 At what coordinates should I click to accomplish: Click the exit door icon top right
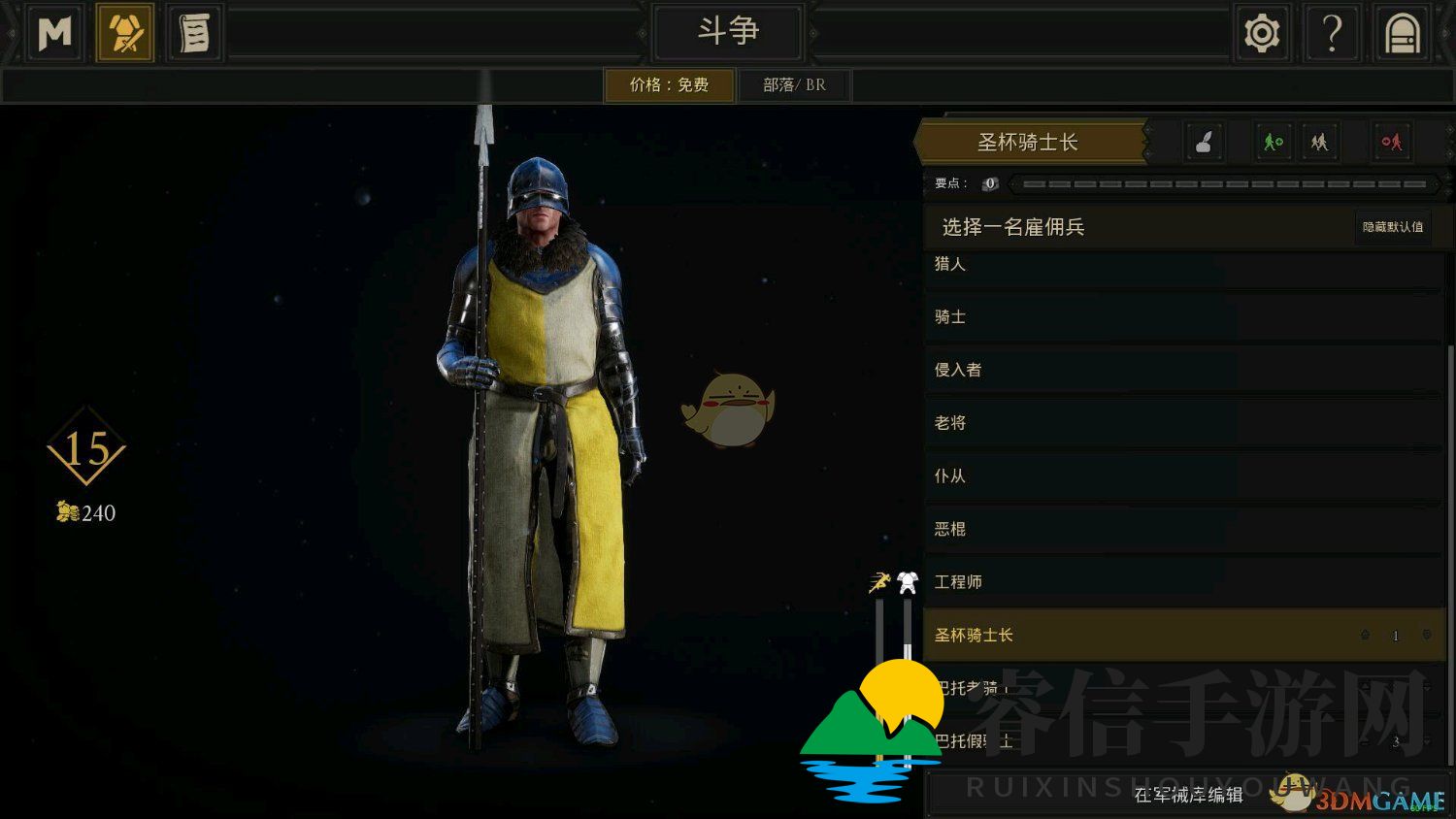click(x=1401, y=32)
